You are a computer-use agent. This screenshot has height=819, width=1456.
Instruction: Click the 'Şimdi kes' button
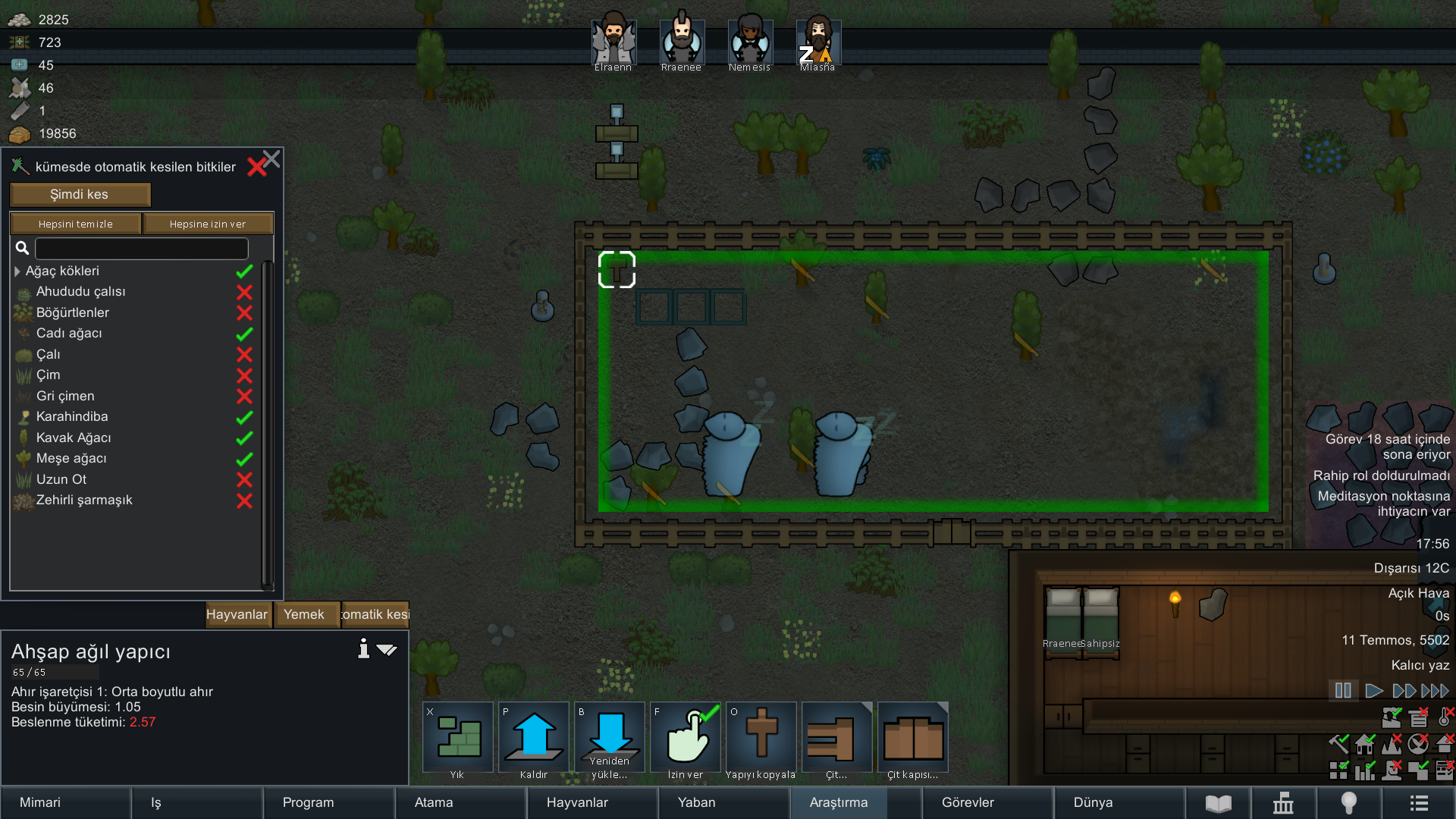click(80, 195)
